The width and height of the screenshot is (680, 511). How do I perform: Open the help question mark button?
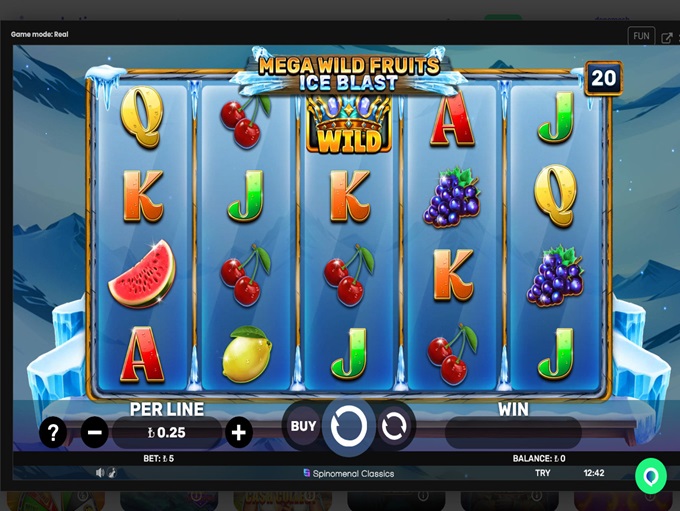click(53, 433)
